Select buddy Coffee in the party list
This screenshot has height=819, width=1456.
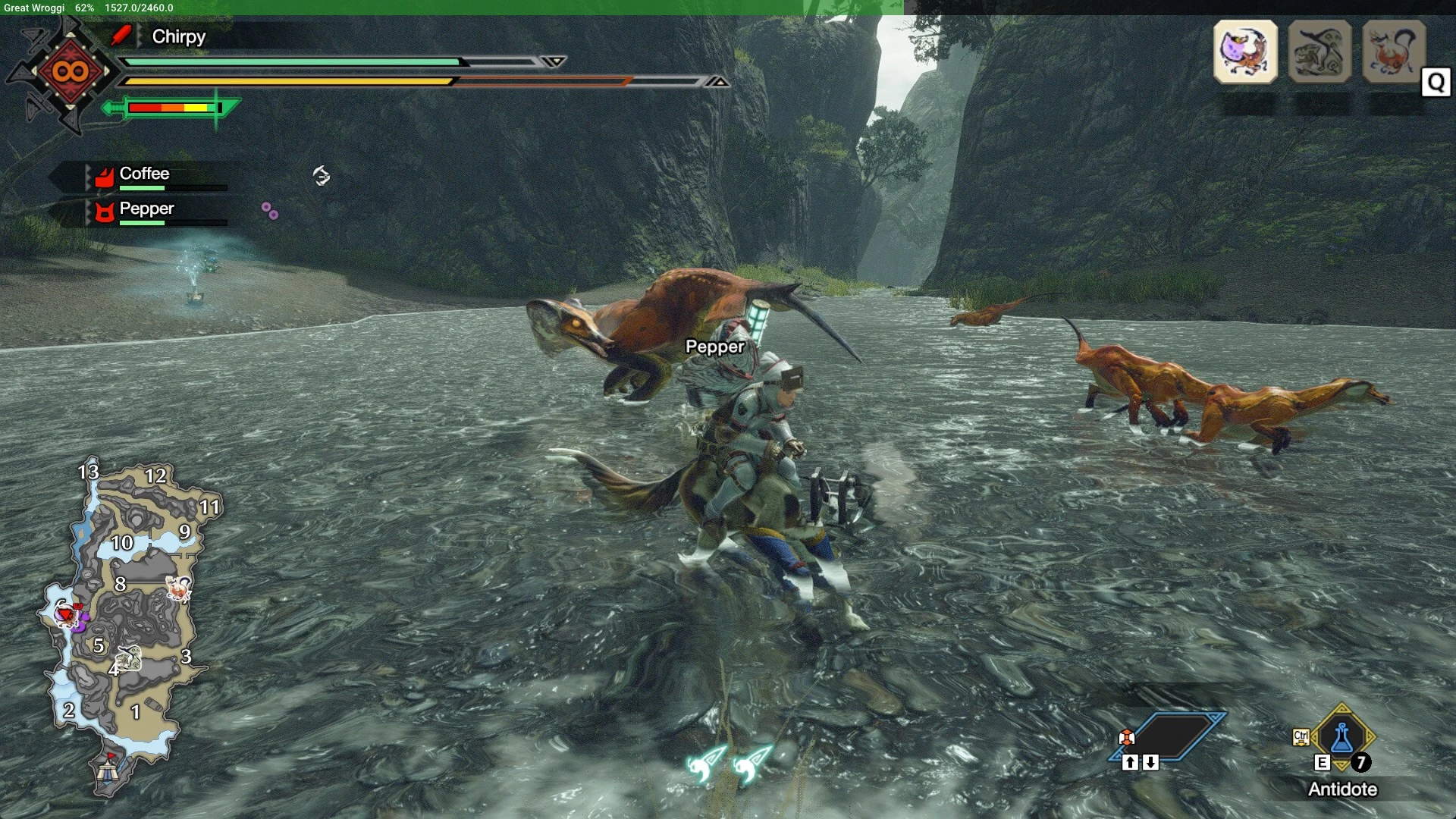coord(144,174)
